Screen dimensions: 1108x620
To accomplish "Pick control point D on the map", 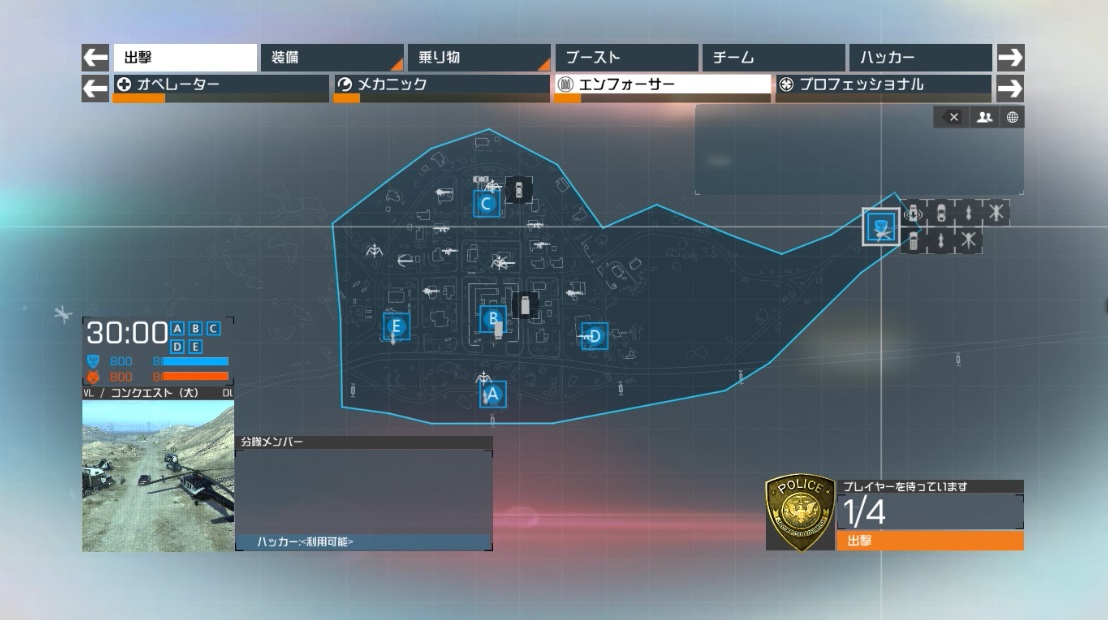I will (x=594, y=336).
